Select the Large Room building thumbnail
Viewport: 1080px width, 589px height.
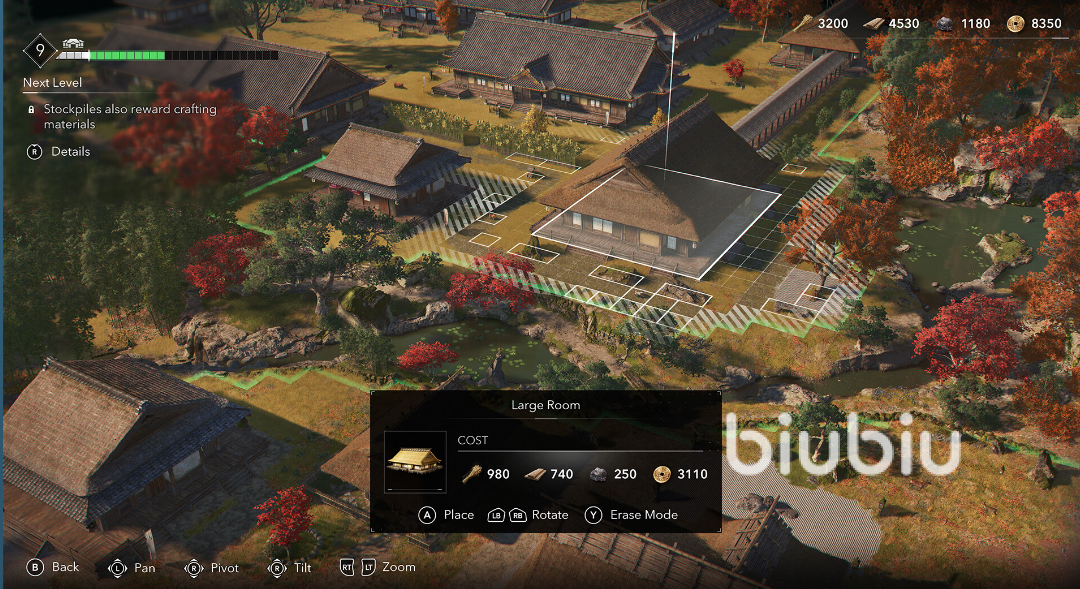point(415,461)
